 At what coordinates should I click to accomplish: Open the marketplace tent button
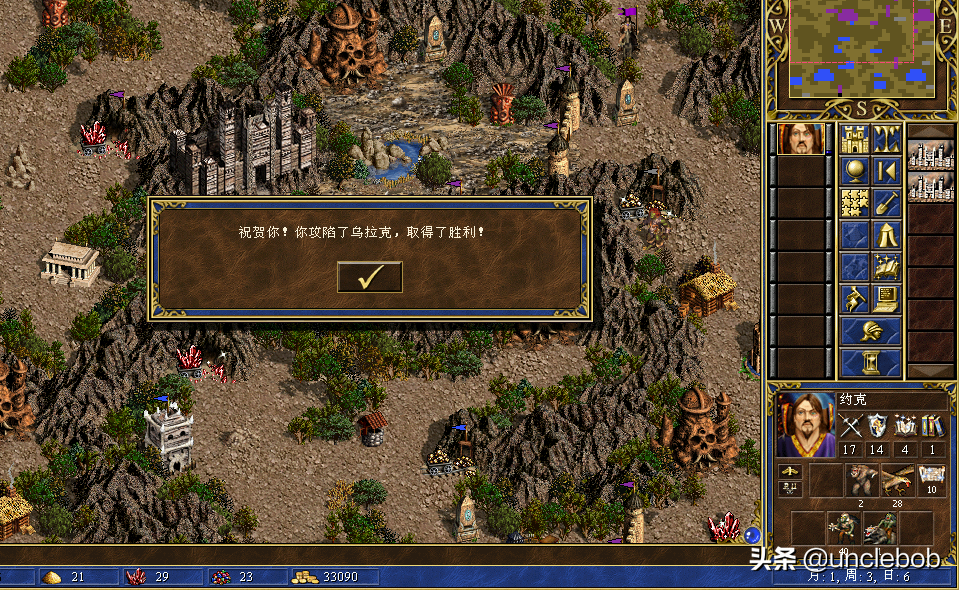[886, 236]
